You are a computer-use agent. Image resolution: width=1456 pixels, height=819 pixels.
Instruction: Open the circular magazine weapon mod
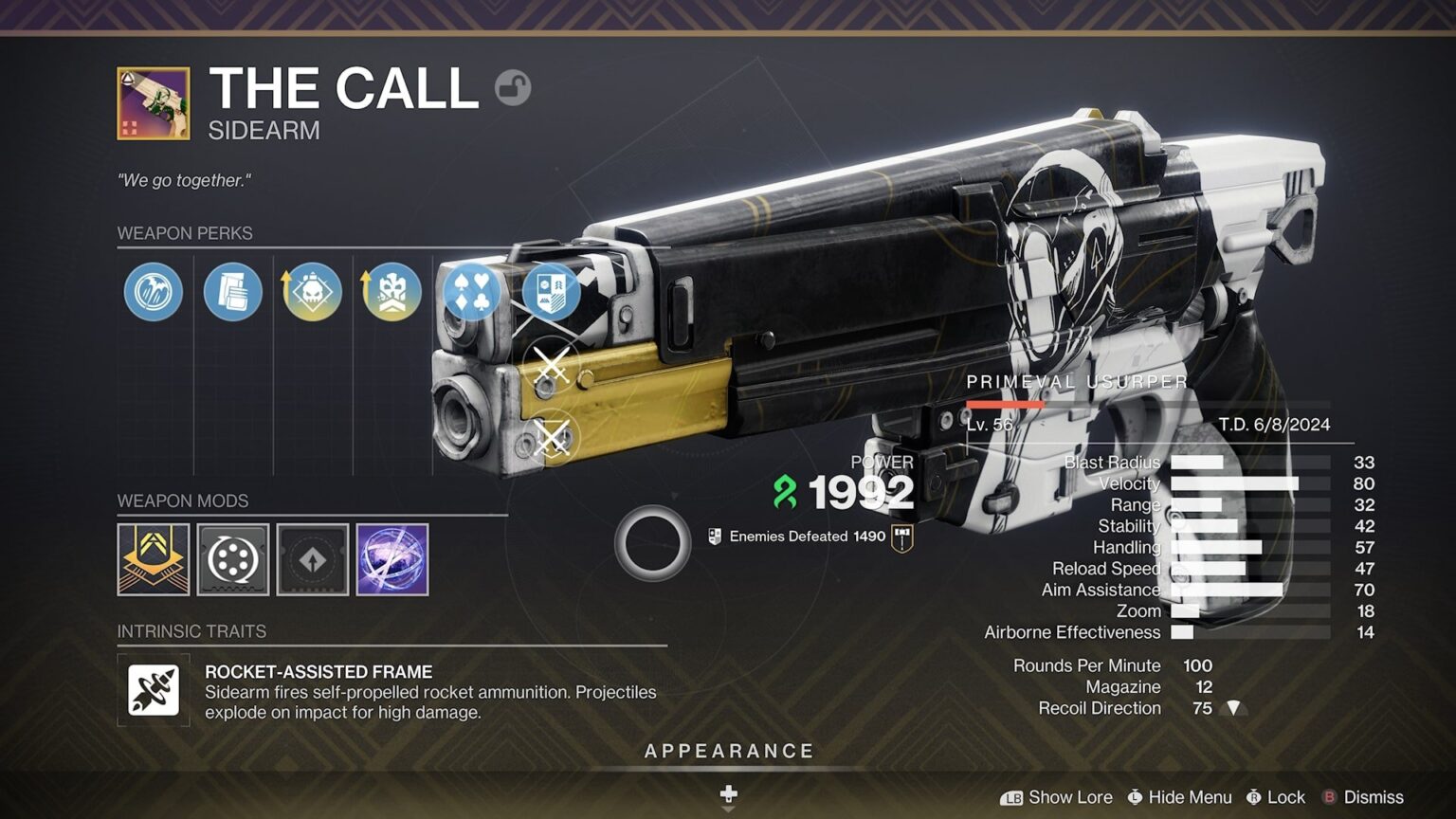tap(232, 560)
